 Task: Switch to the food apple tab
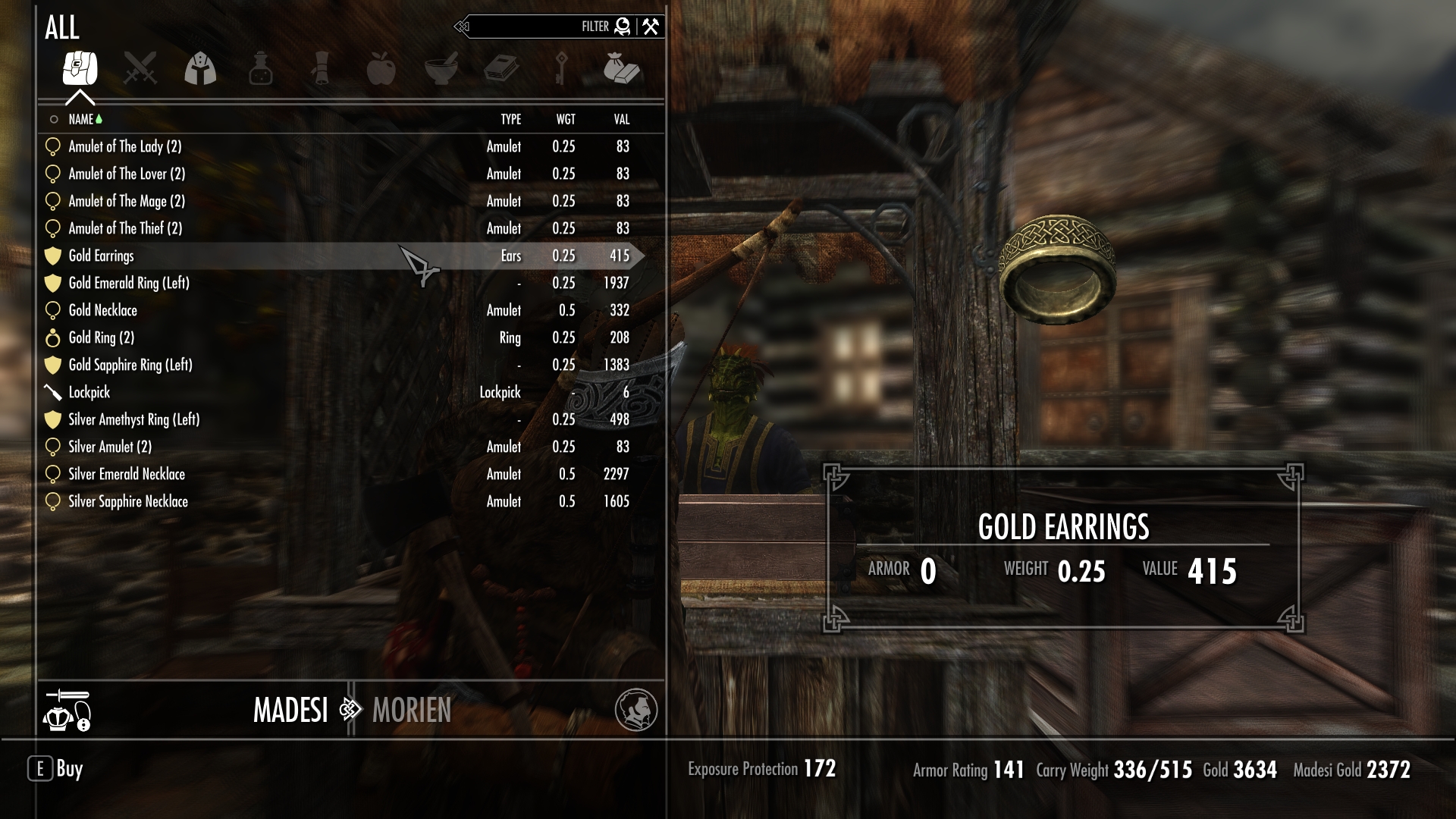click(x=381, y=68)
